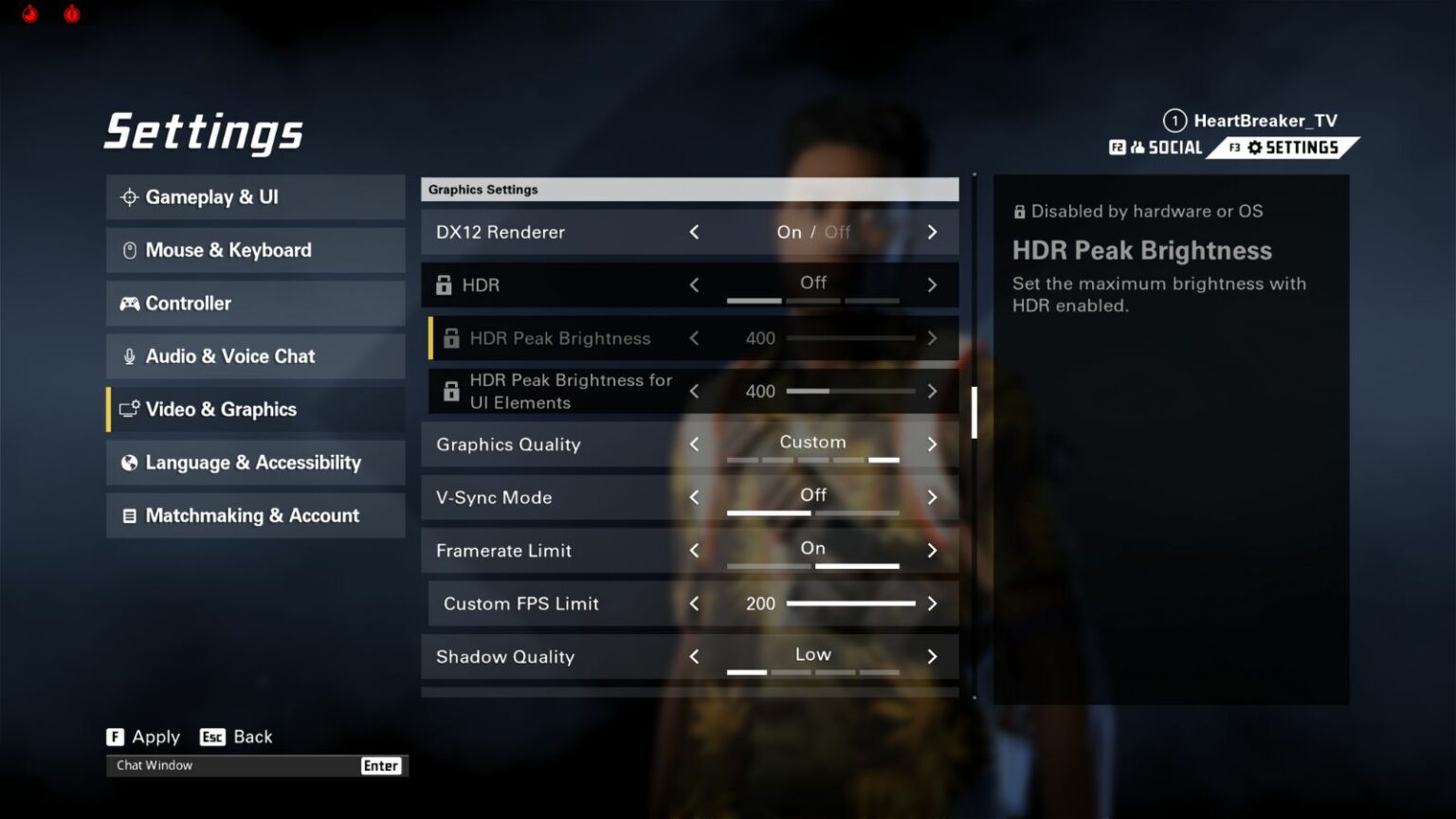The height and width of the screenshot is (819, 1456).
Task: Select the Video & Graphics category
Action: (x=255, y=409)
